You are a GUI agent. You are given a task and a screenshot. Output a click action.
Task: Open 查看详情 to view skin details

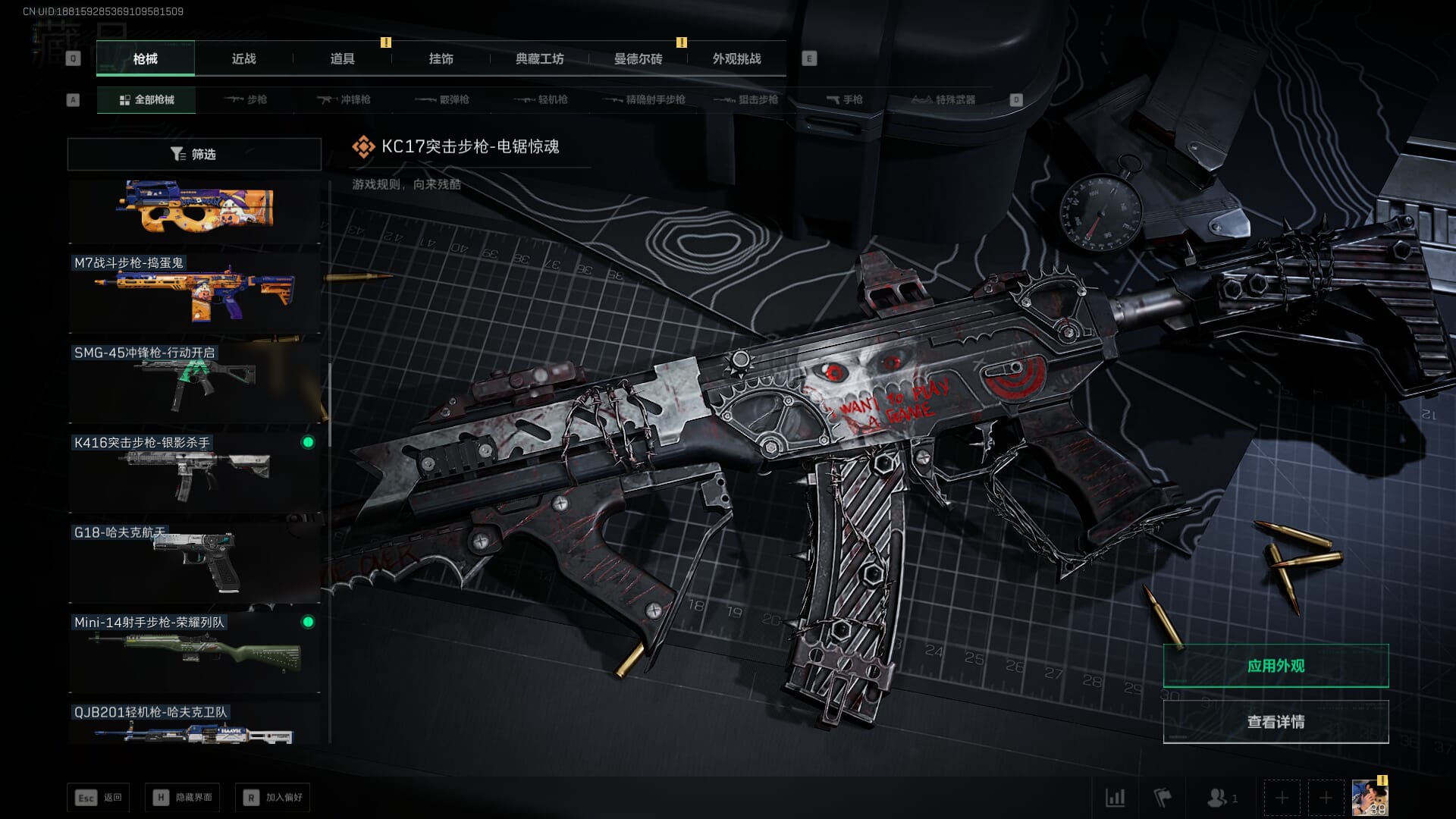(1276, 721)
